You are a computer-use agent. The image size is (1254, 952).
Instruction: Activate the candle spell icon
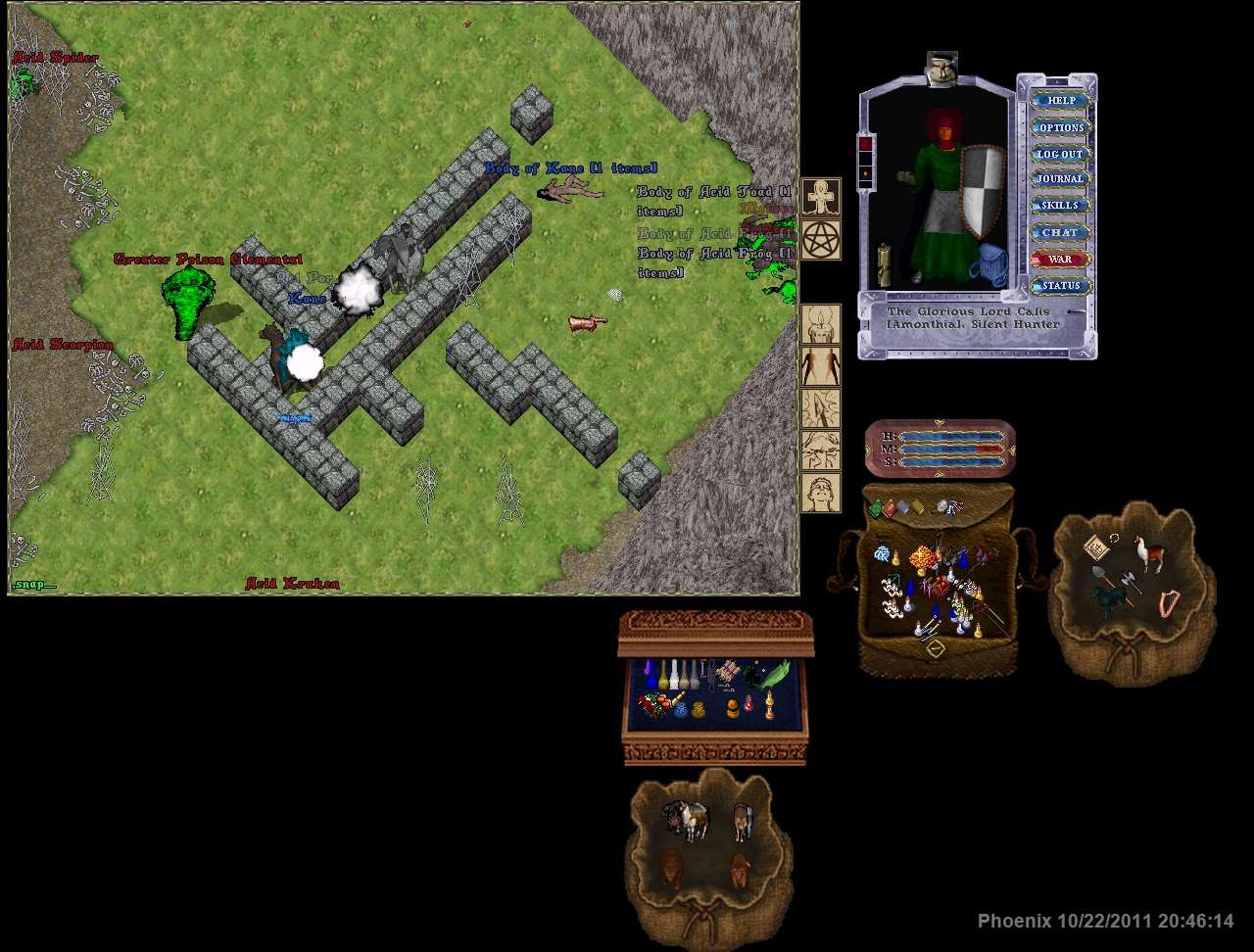point(821,323)
